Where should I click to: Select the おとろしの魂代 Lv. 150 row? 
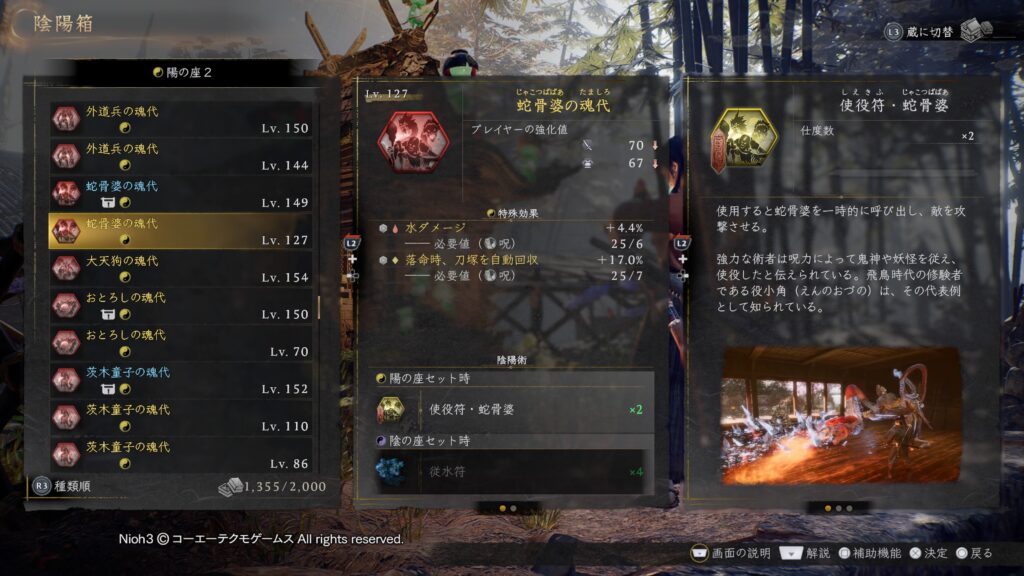(x=181, y=305)
